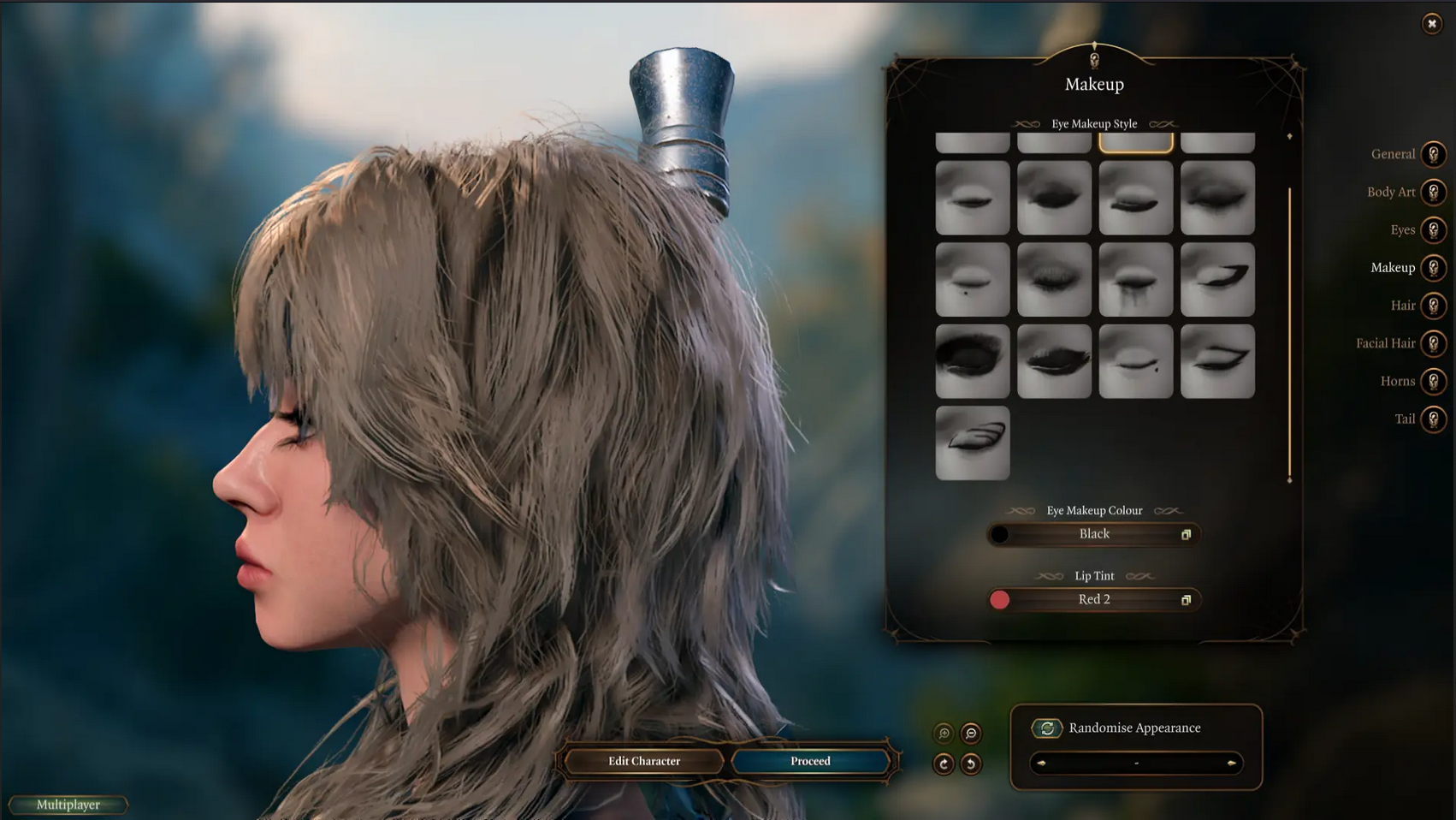
Task: Open the Body Art tab
Action: click(x=1433, y=193)
